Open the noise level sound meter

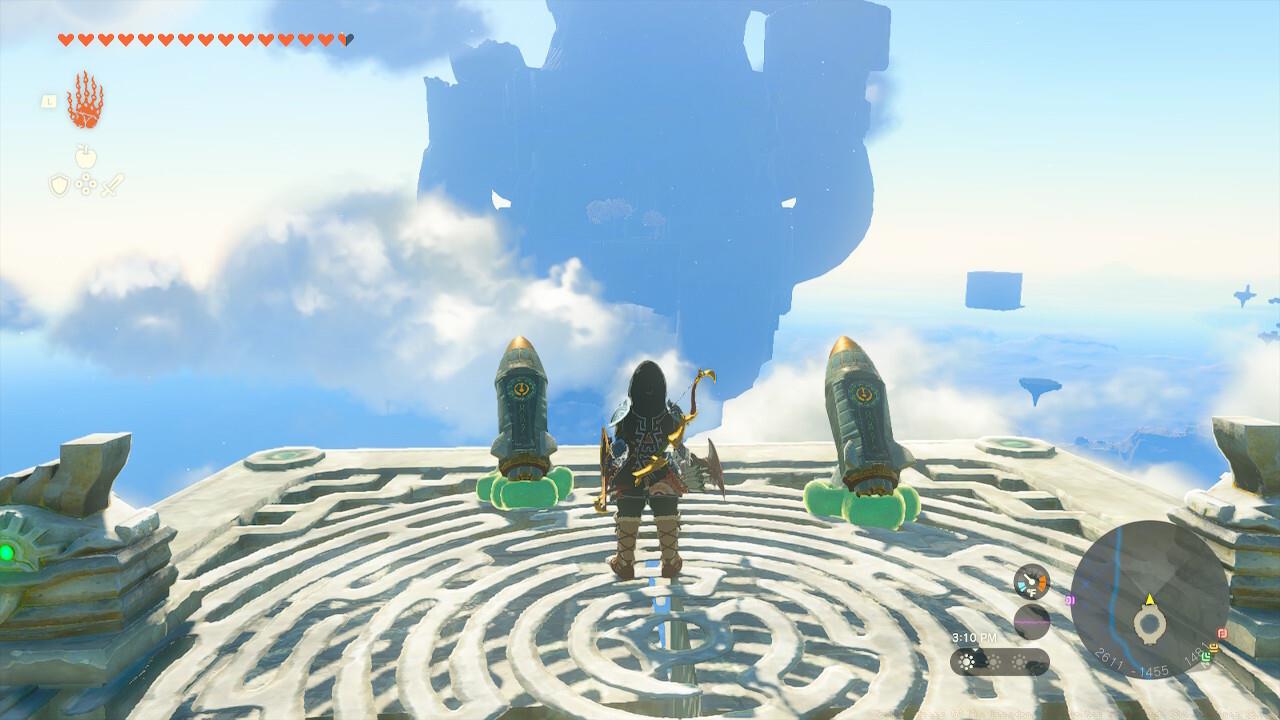click(x=1032, y=621)
